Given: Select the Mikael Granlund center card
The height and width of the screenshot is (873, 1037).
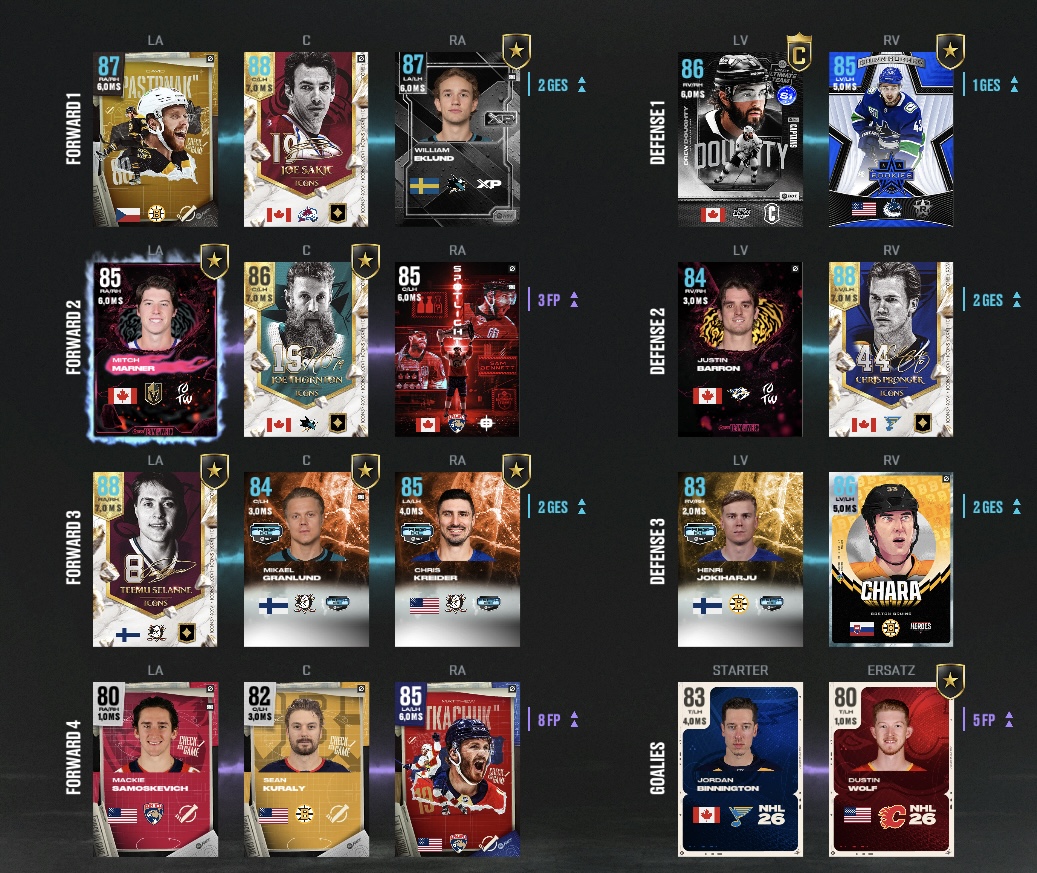Looking at the screenshot, I should coord(306,559).
